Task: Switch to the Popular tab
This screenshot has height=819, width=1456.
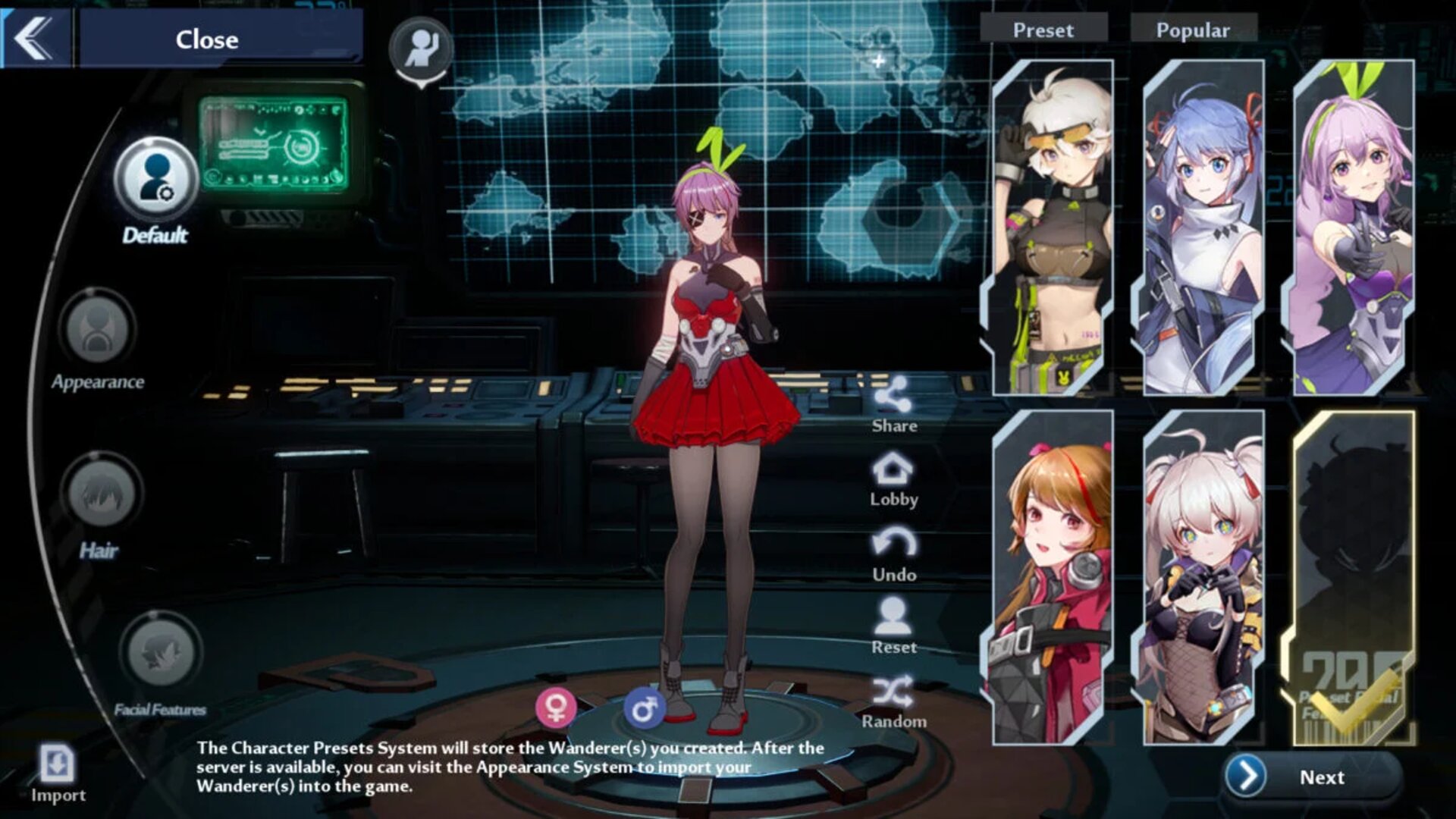Action: point(1193,30)
